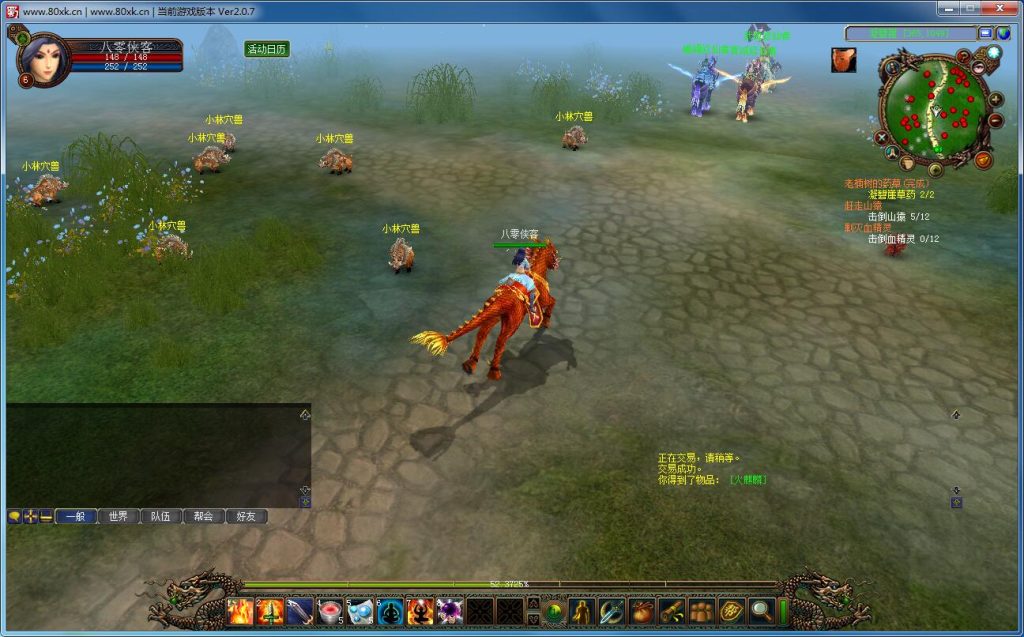Choose the 一般 chat tab
Screen dimensions: 1024x637
click(75, 516)
